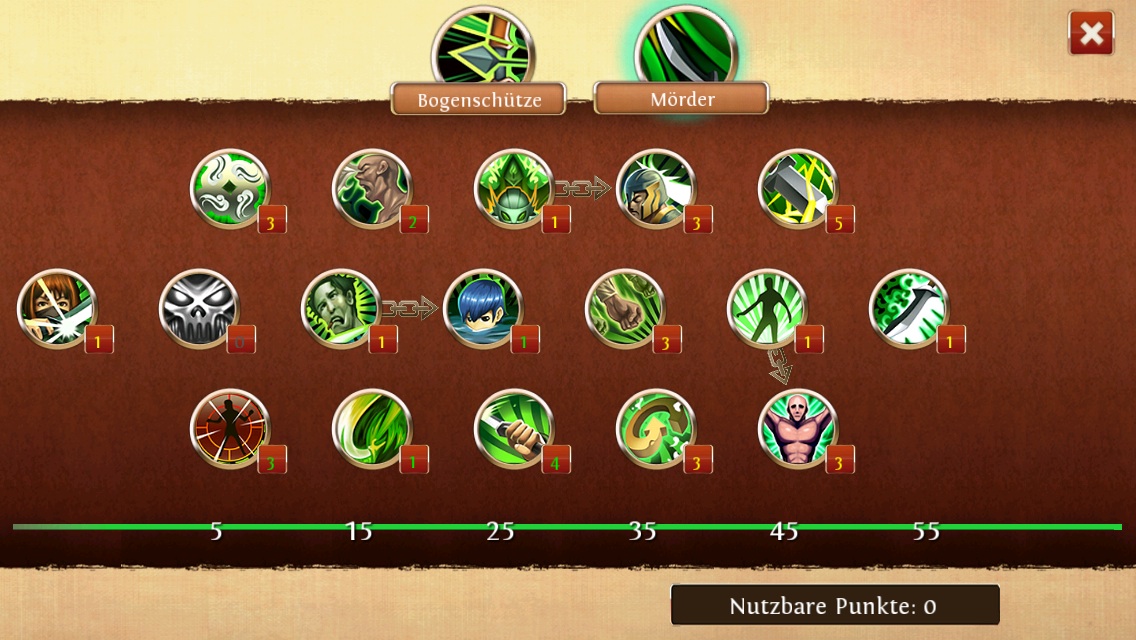1136x640 pixels.
Task: Choose the muscular bald man skill
Action: [798, 428]
